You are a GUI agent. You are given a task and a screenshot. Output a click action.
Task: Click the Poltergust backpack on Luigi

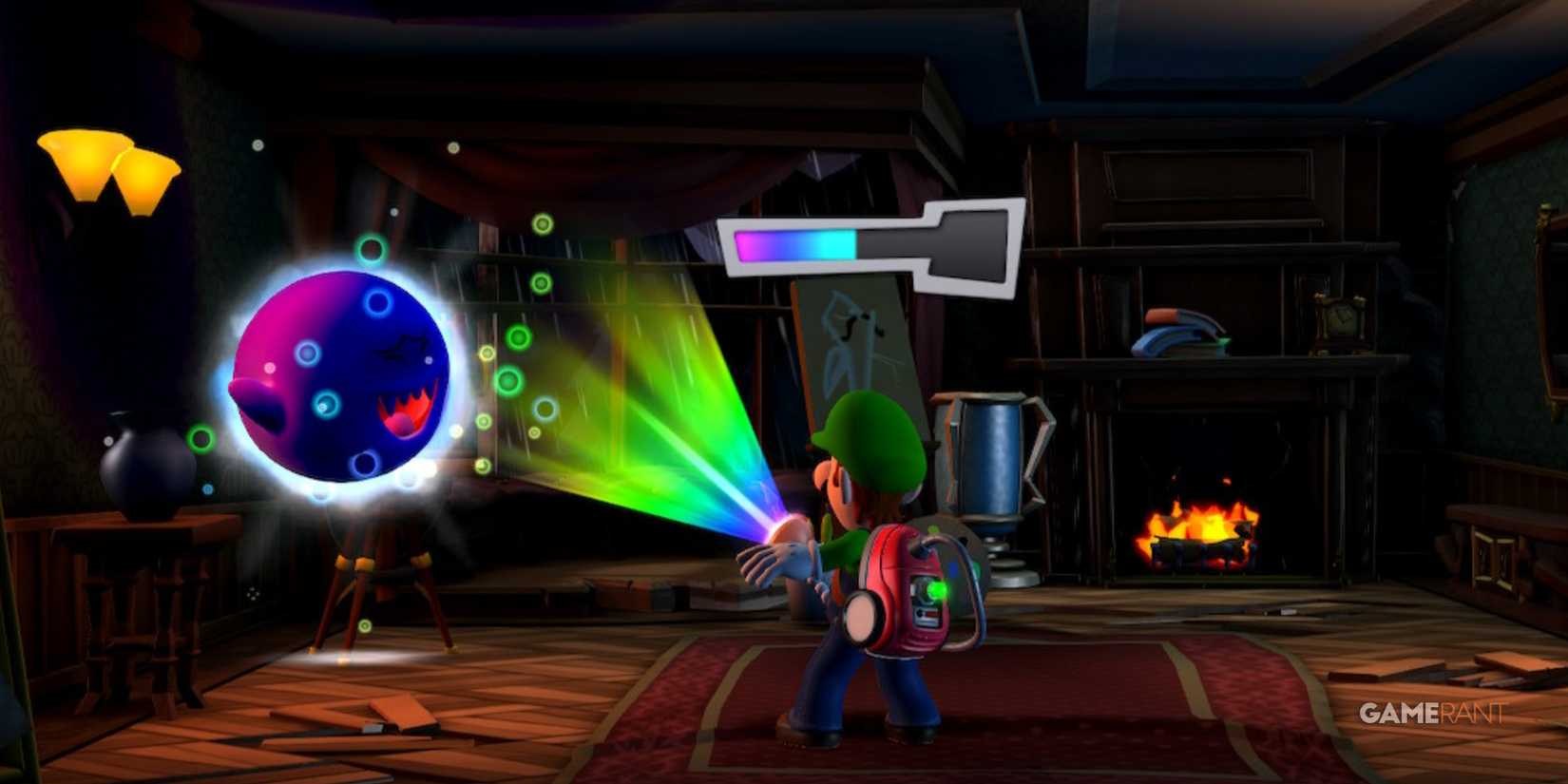893,589
